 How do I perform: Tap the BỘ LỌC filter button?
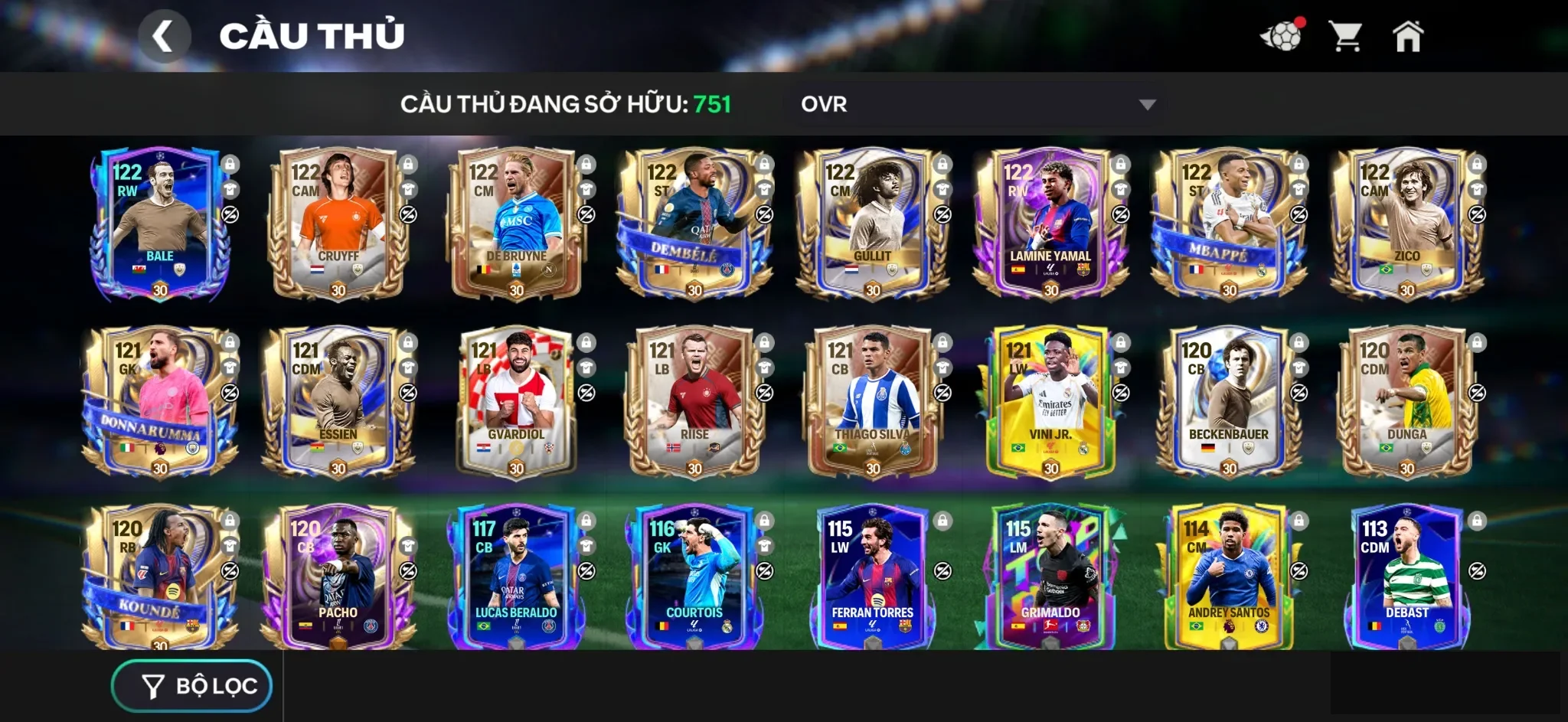[x=191, y=687]
